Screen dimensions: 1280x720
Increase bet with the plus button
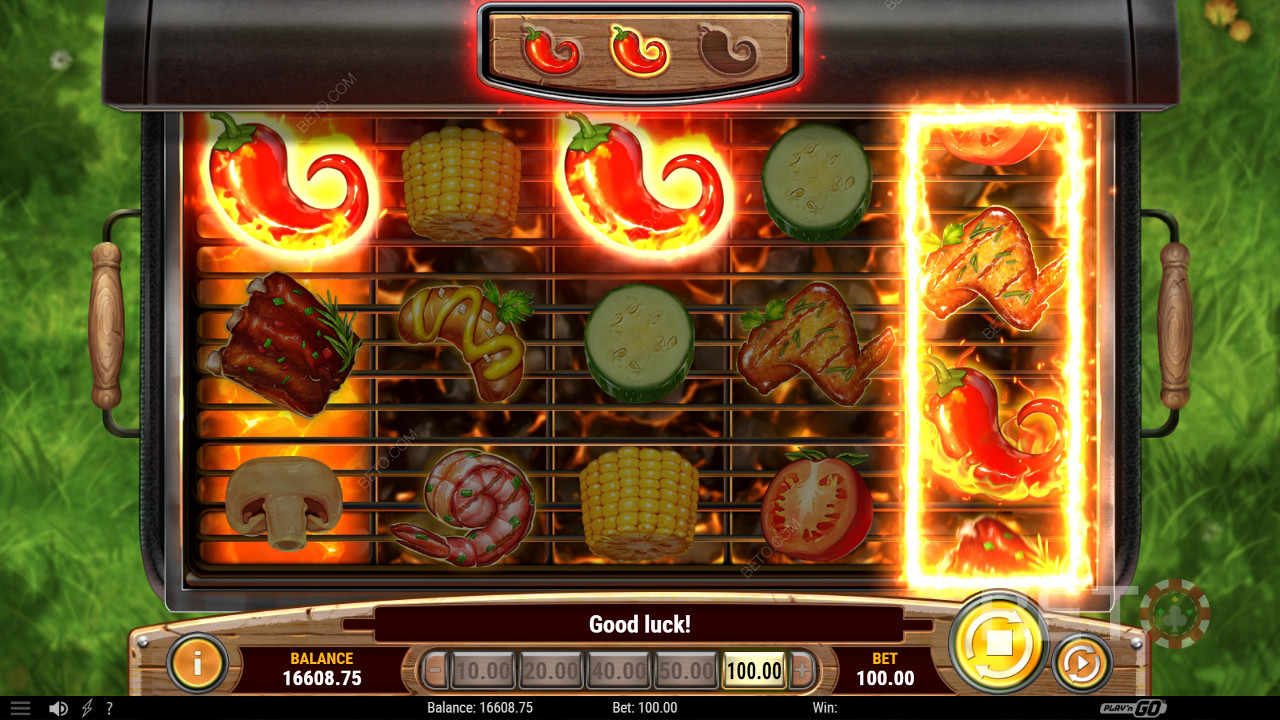(x=802, y=670)
